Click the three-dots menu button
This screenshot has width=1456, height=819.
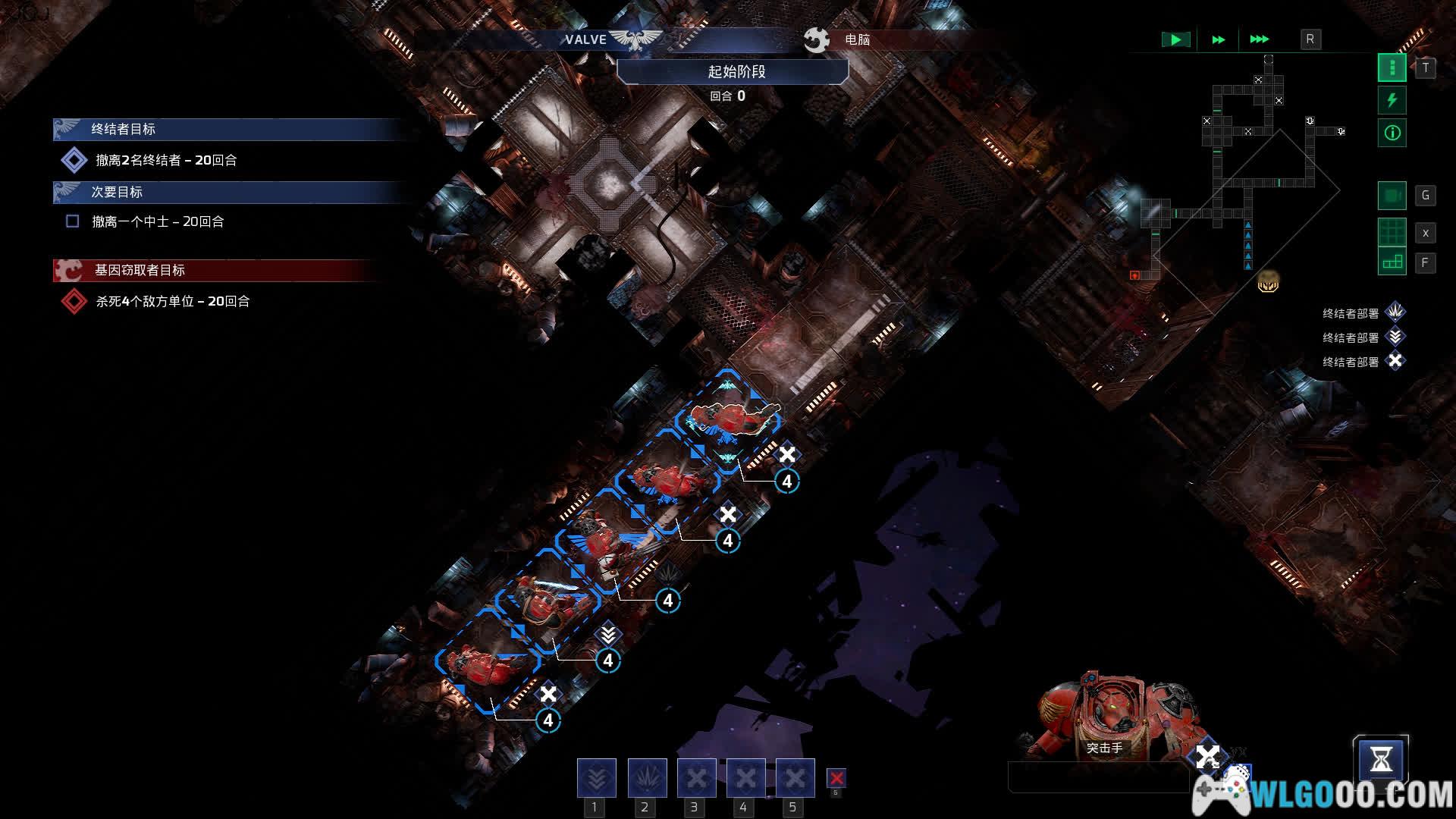point(1392,68)
